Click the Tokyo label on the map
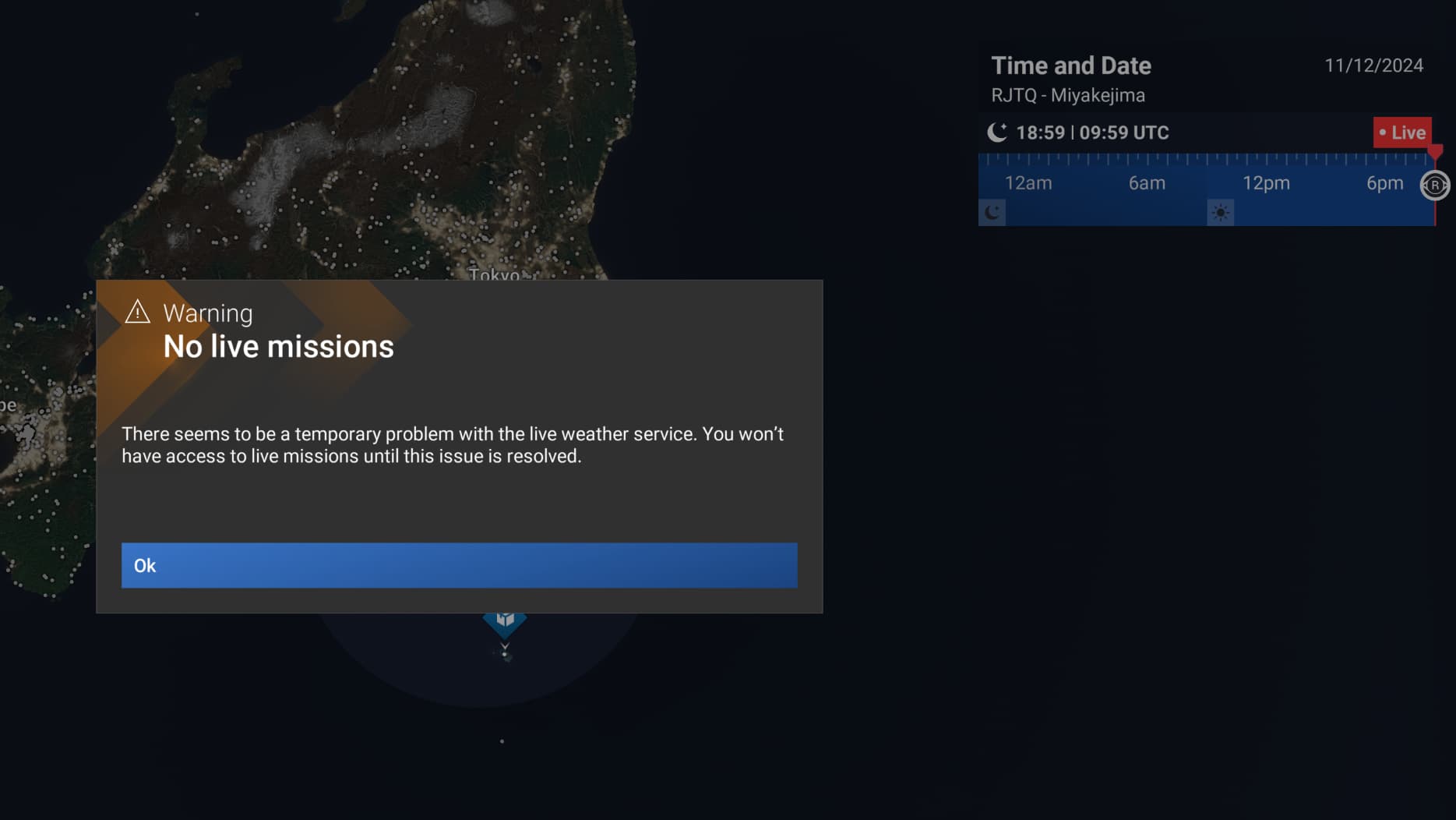 (495, 275)
